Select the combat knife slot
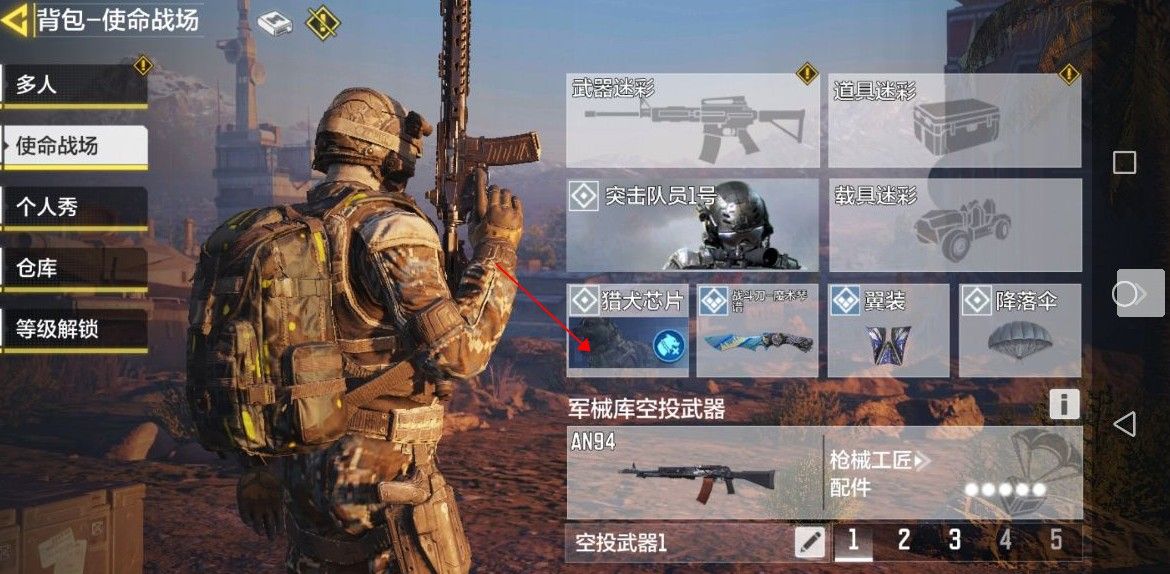Screen dimensions: 1170x574 (757, 329)
